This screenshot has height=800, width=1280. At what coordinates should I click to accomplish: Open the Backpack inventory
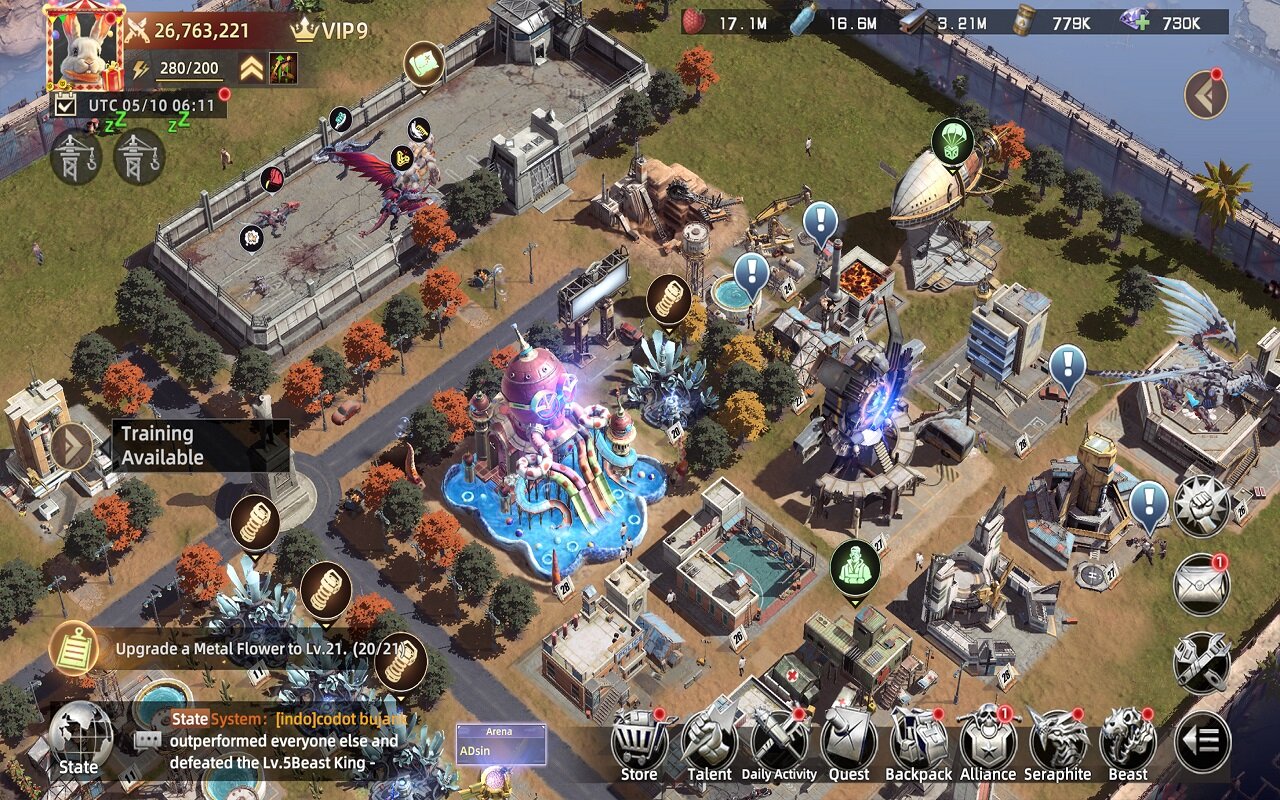(919, 744)
